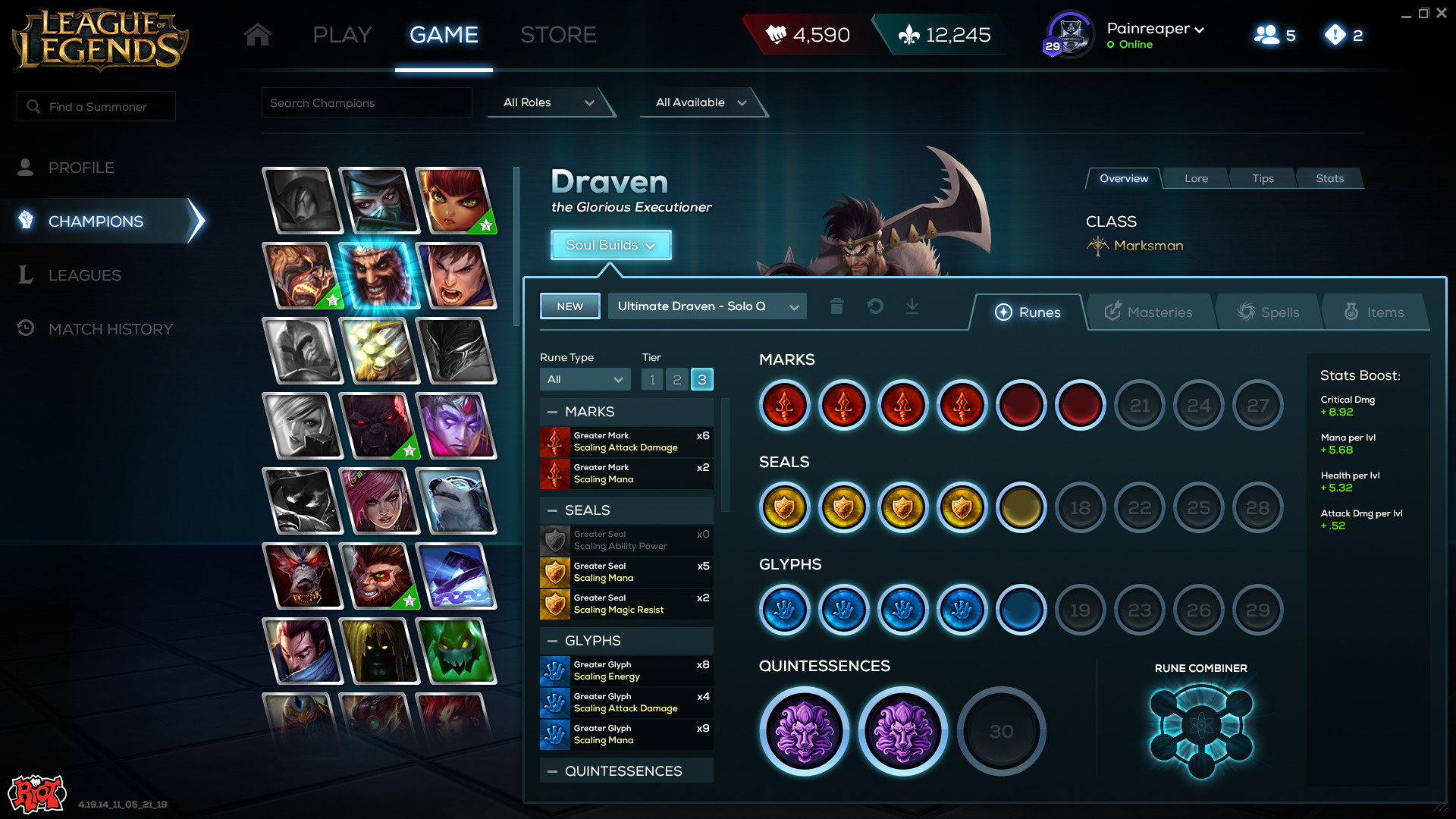Open the All Roles dropdown
1456x819 pixels.
tap(548, 102)
